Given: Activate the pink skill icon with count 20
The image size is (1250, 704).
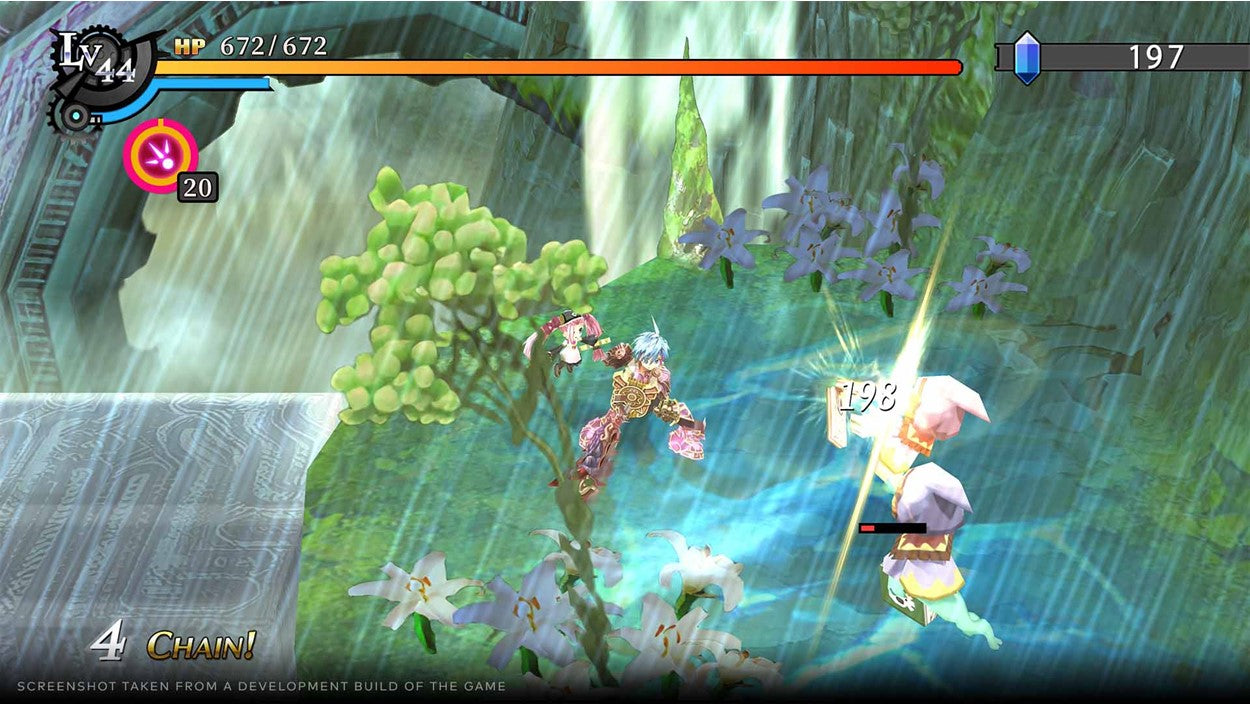Looking at the screenshot, I should pos(160,155).
